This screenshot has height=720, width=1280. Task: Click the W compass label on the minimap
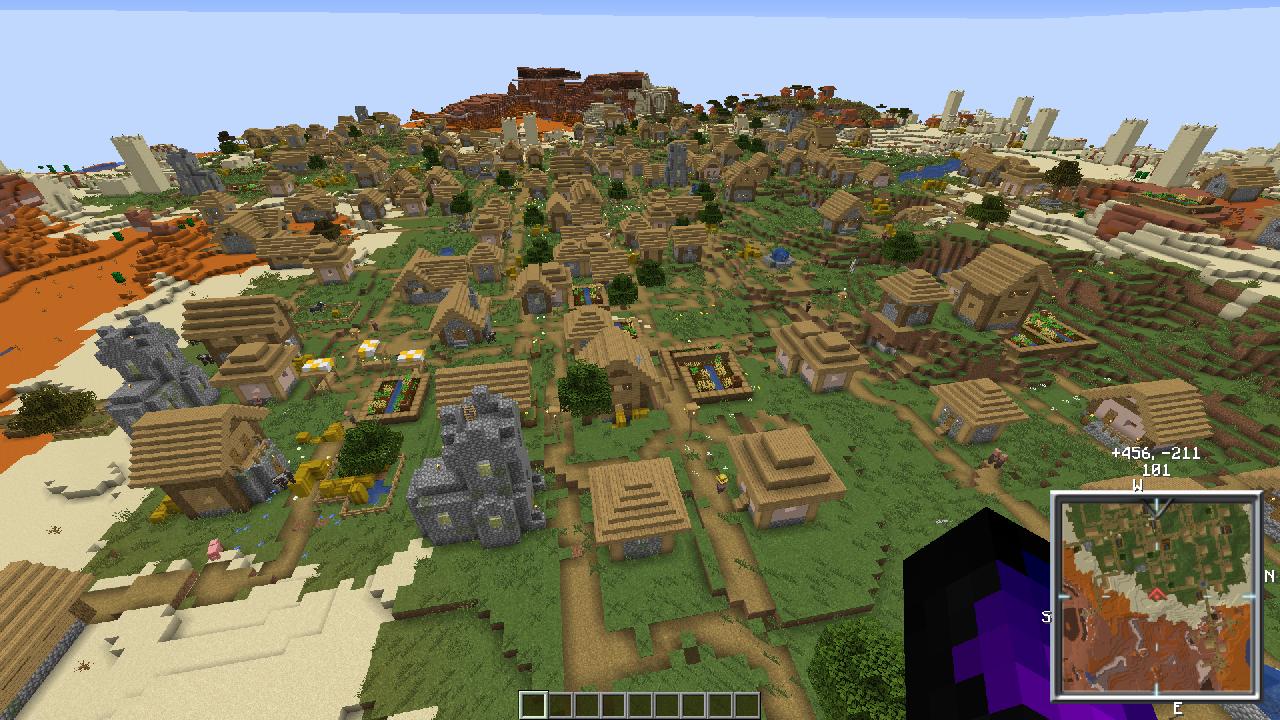1136,487
